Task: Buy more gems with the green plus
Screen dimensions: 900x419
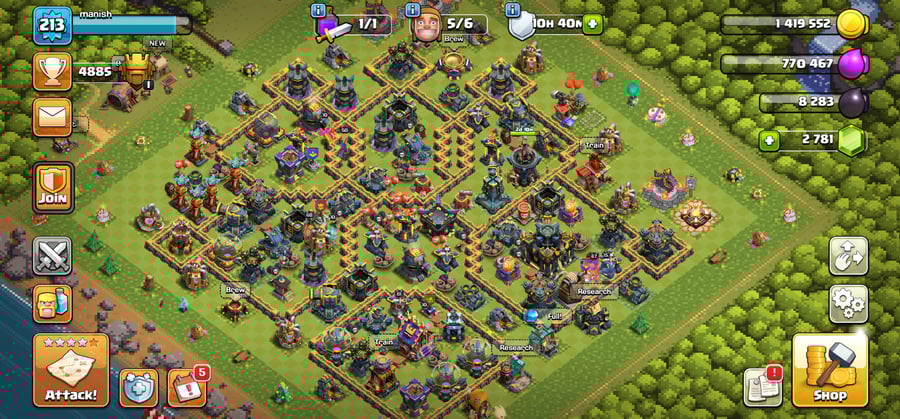Action: click(769, 140)
